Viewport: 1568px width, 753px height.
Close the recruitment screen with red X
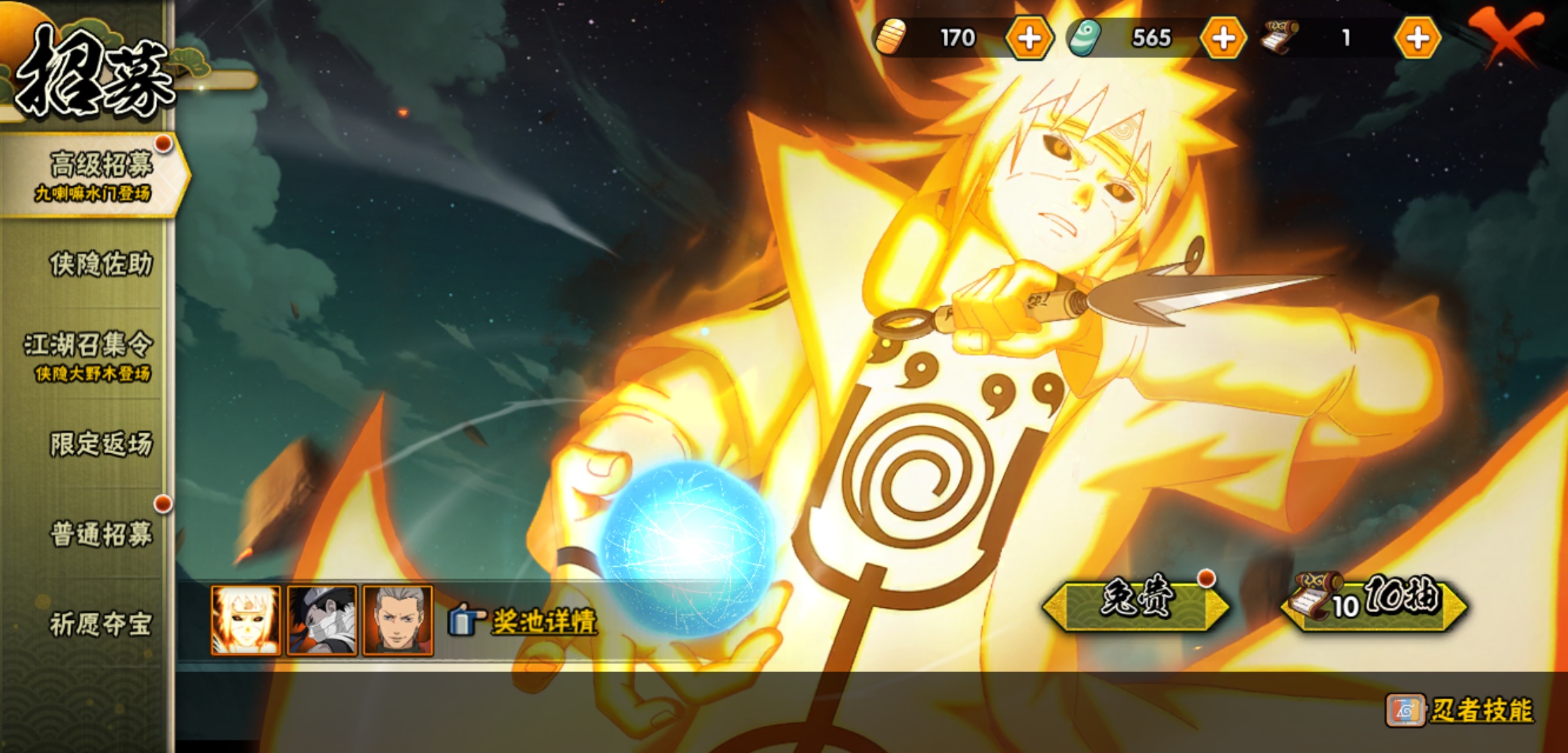[1507, 36]
